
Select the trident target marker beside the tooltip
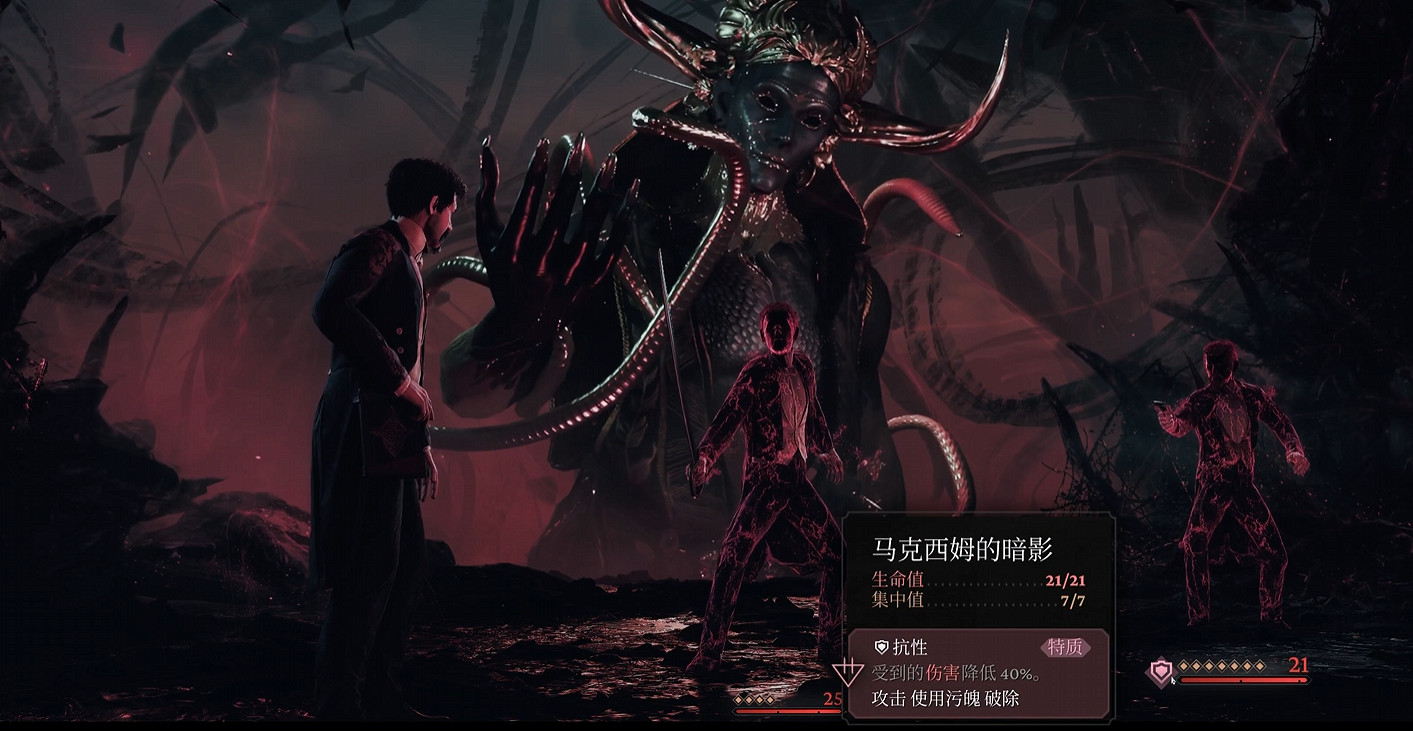(x=848, y=672)
